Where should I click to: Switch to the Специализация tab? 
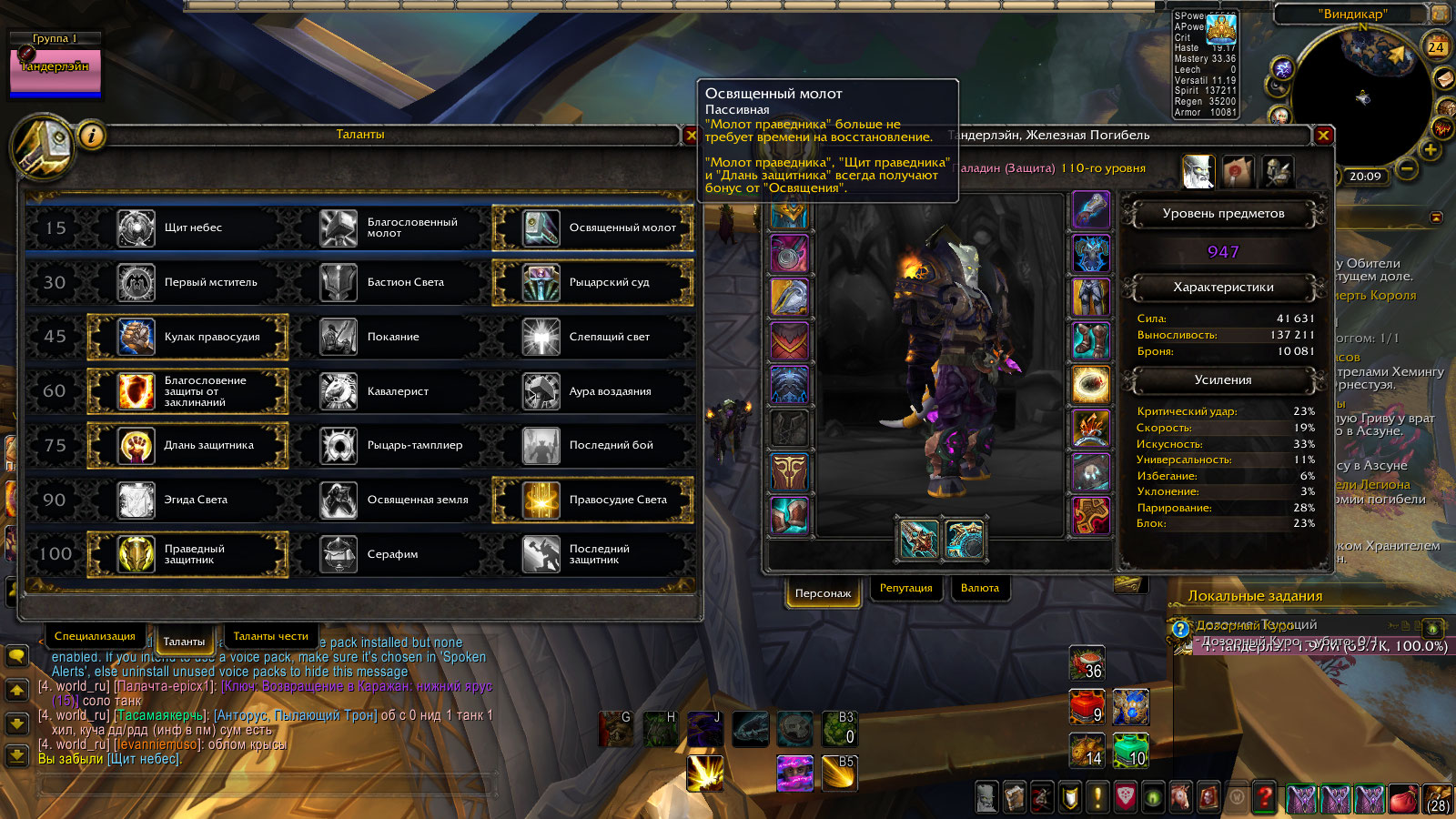coord(95,637)
